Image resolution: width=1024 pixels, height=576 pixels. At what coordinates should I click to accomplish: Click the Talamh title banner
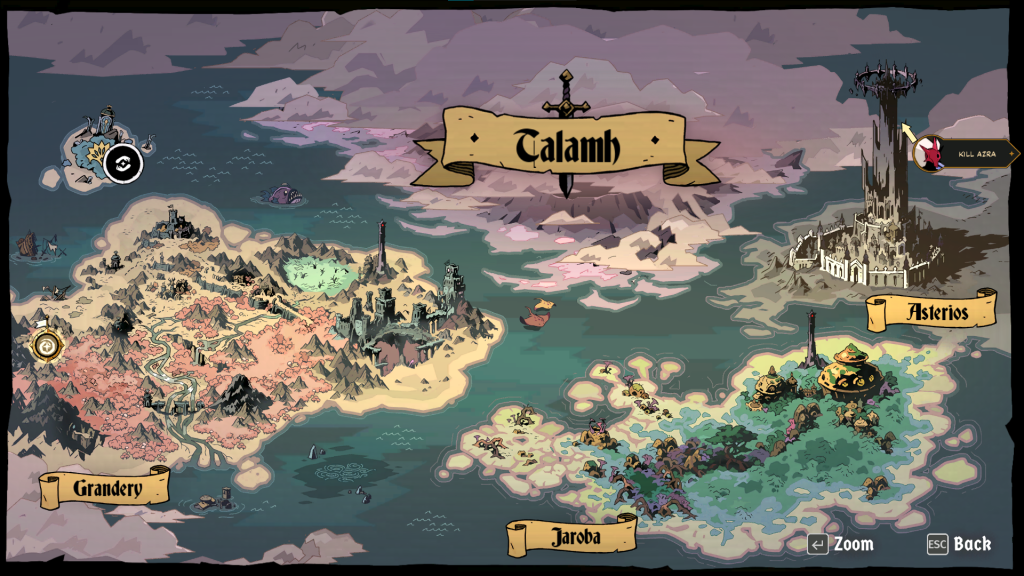(566, 147)
